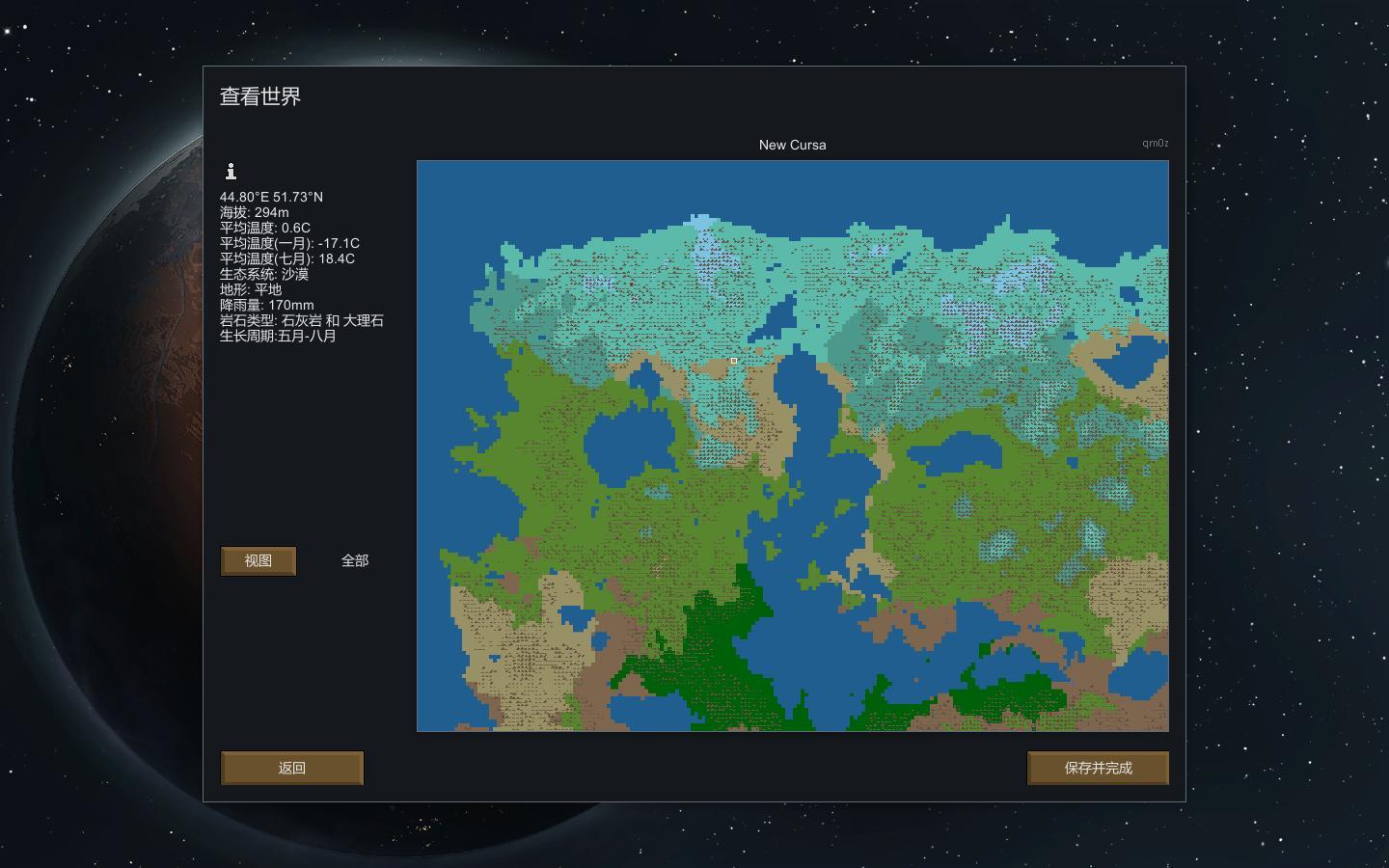Go back with the 返回 button
1389x868 pixels.
tap(291, 769)
